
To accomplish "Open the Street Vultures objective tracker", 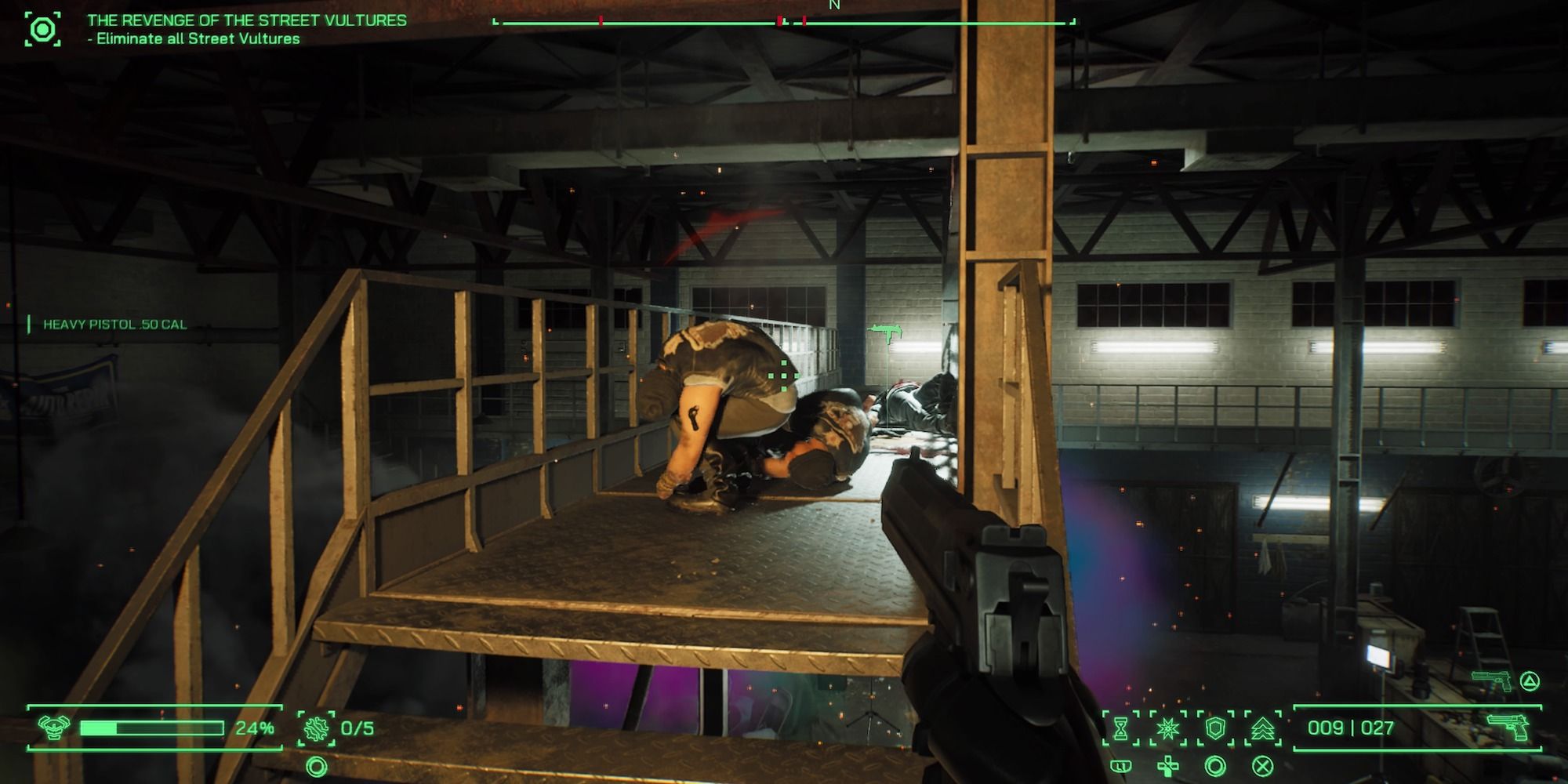I will (x=246, y=29).
